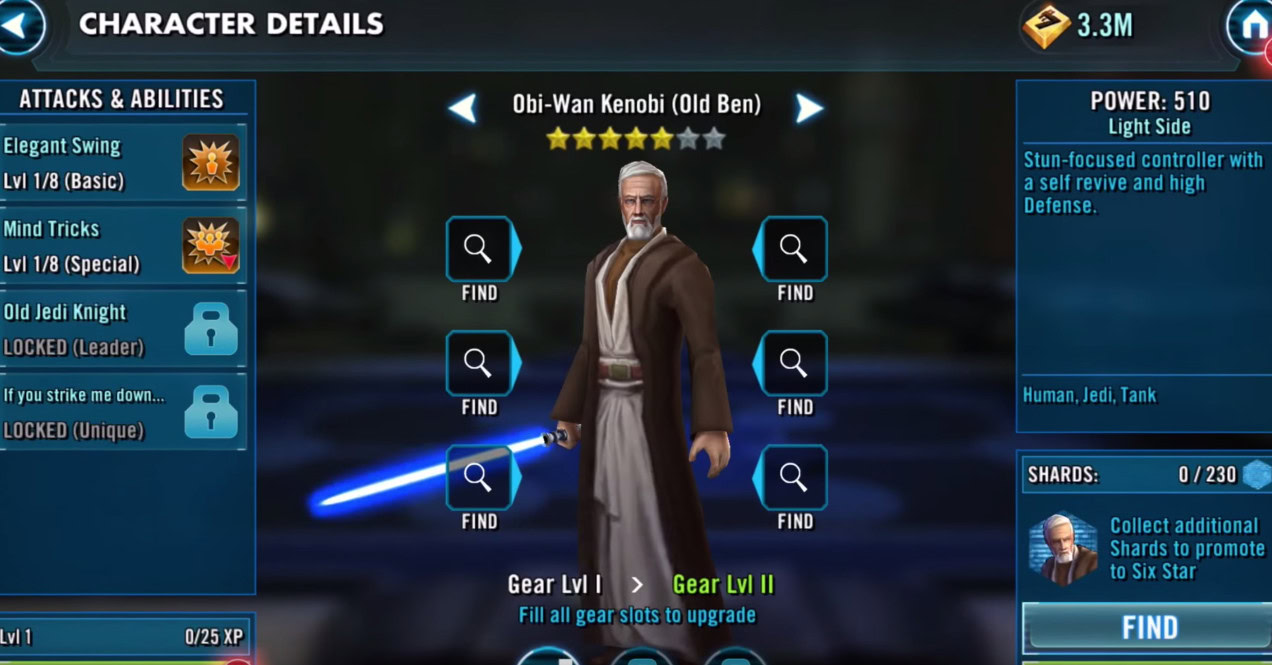Switch to the next character
The image size is (1272, 665).
click(x=809, y=108)
